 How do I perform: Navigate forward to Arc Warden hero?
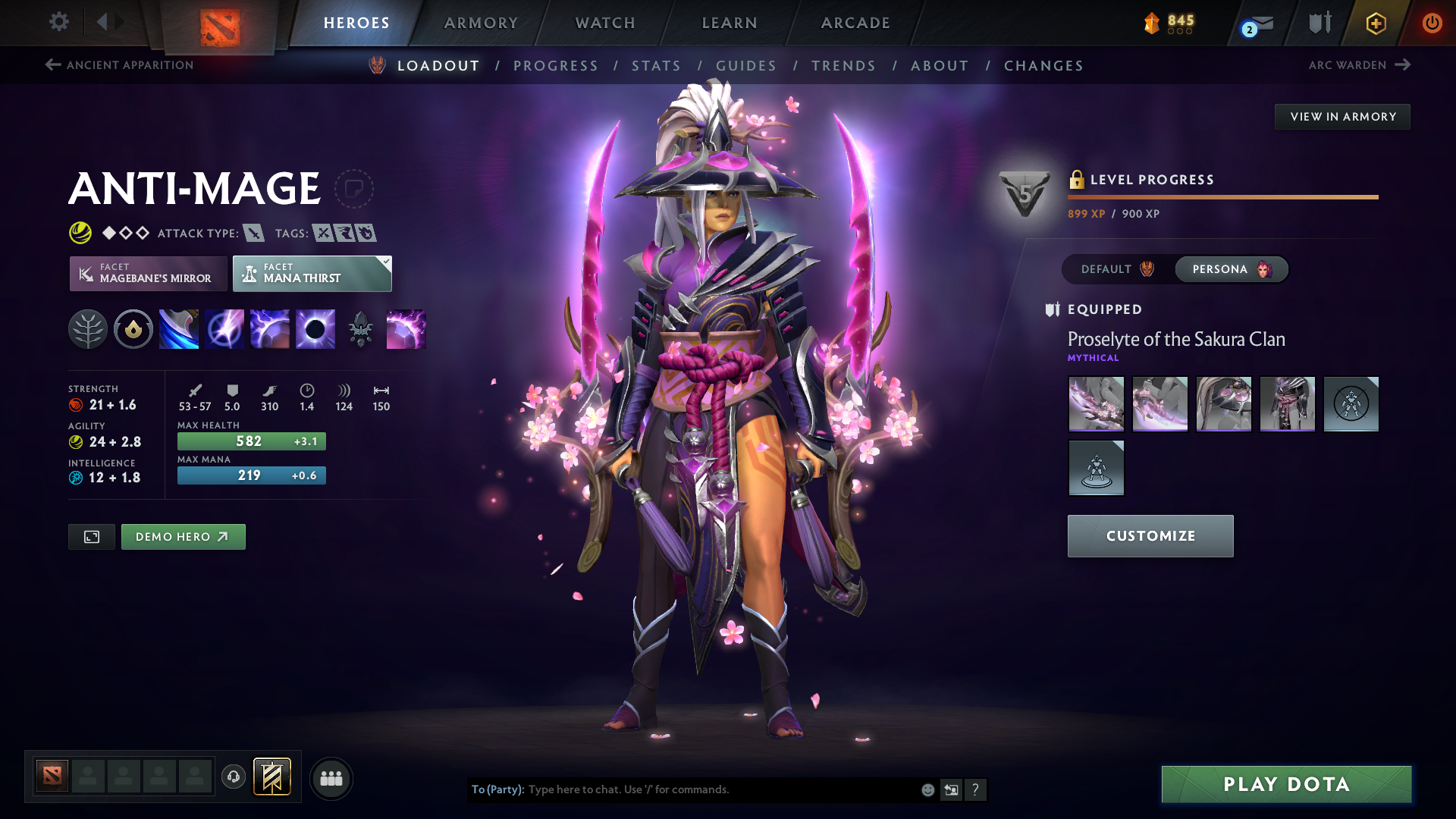[1361, 65]
